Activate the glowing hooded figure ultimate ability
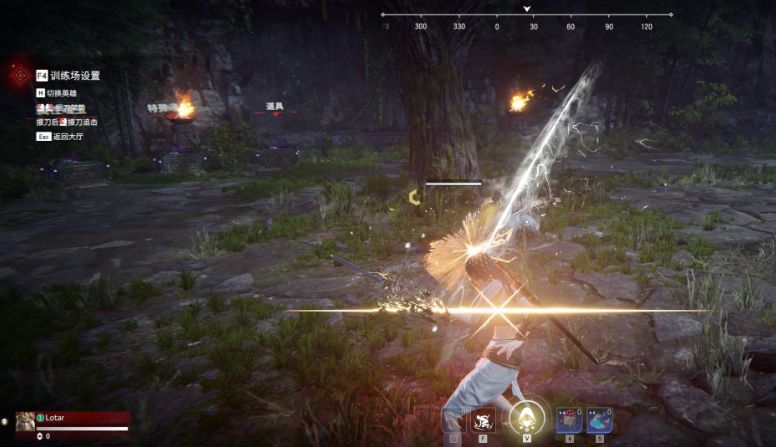The height and width of the screenshot is (447, 776). tap(525, 418)
